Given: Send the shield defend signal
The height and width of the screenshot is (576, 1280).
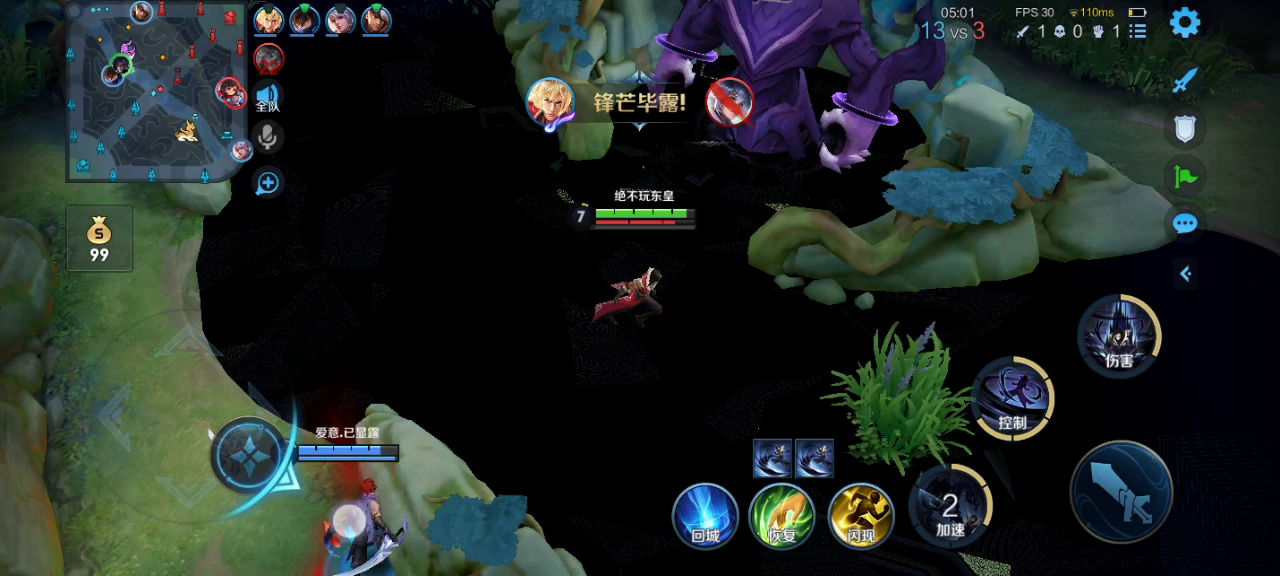Looking at the screenshot, I should pyautogui.click(x=1185, y=128).
